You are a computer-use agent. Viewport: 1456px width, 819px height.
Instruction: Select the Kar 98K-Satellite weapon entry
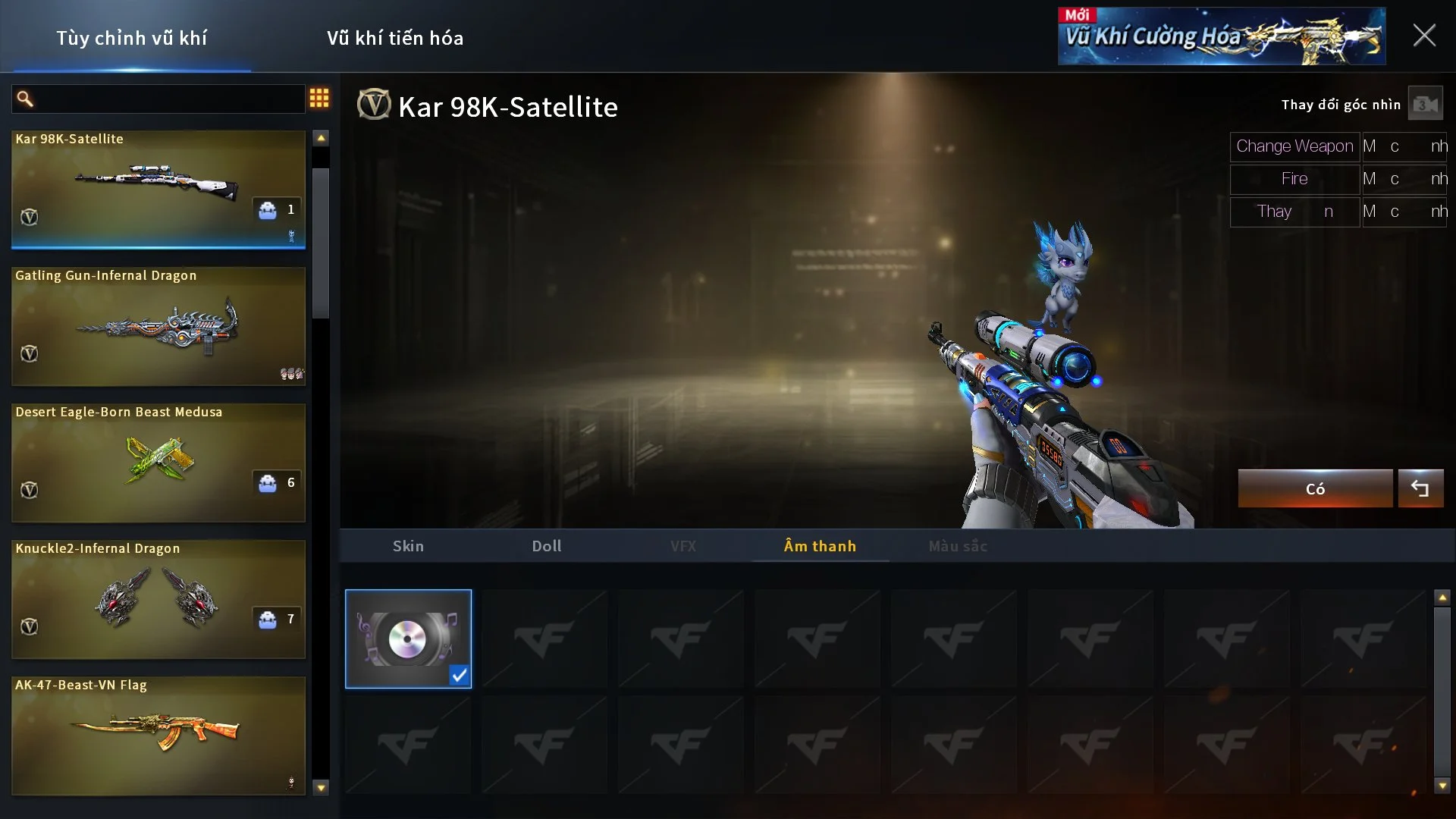158,189
